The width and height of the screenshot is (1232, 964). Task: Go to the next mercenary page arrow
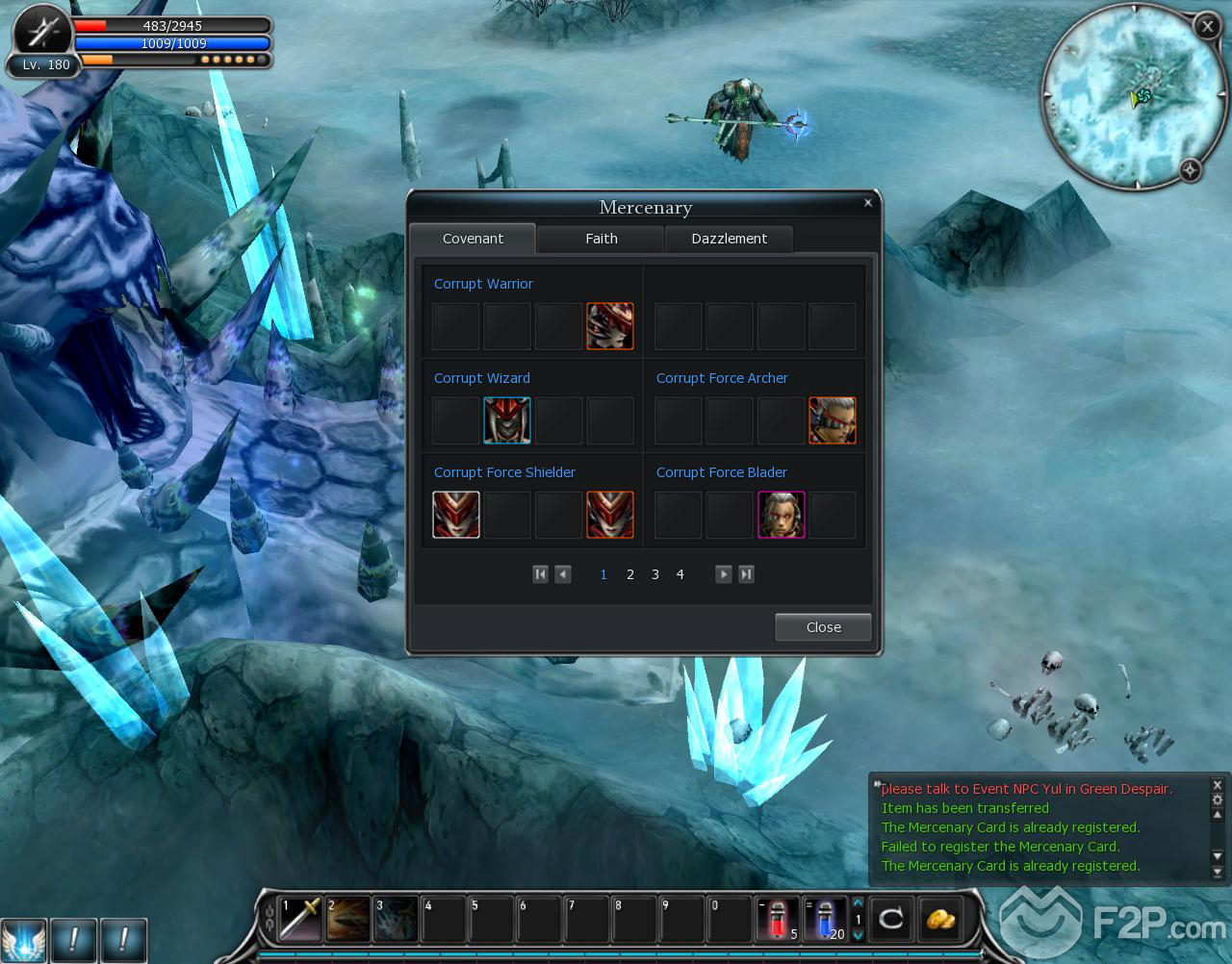coord(724,574)
